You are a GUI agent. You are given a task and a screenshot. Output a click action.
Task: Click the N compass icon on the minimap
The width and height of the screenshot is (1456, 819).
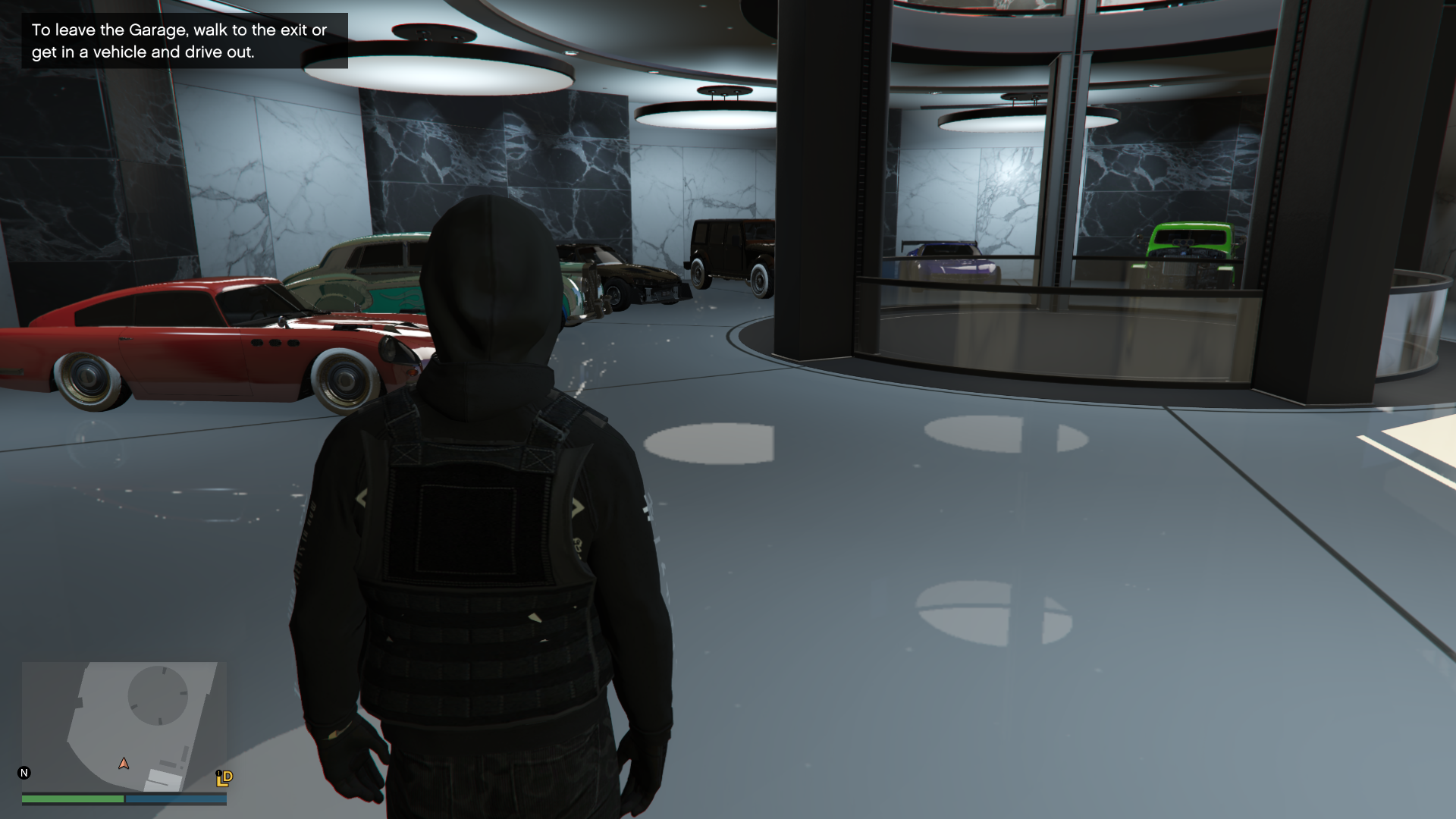point(25,771)
